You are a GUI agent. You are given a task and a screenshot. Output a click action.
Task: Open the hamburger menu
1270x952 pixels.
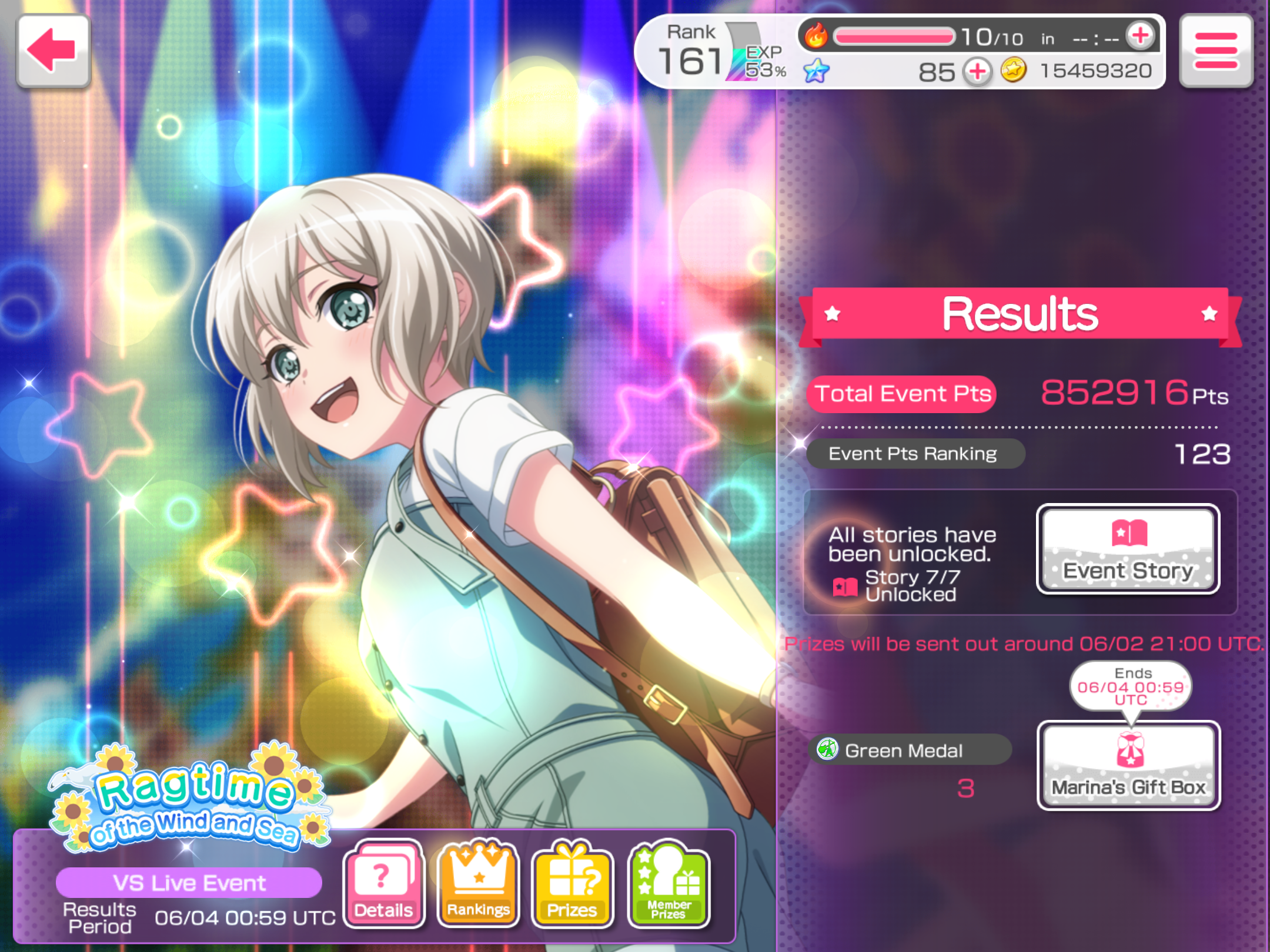(1216, 51)
